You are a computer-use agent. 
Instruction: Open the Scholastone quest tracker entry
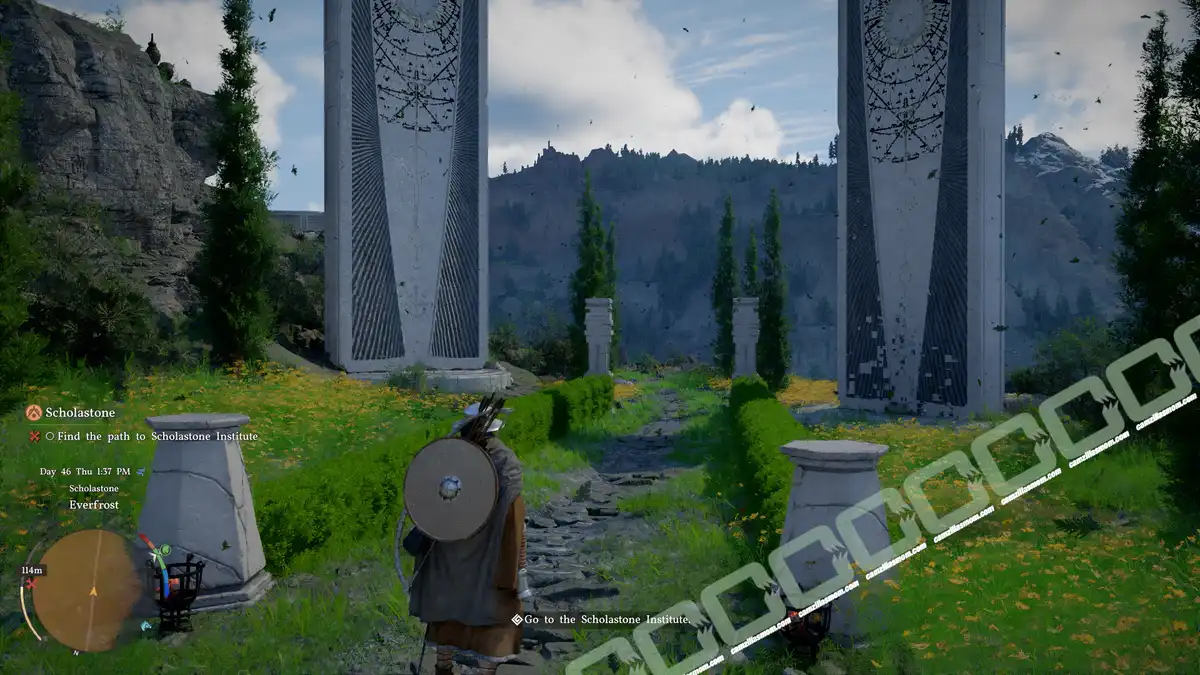click(80, 412)
